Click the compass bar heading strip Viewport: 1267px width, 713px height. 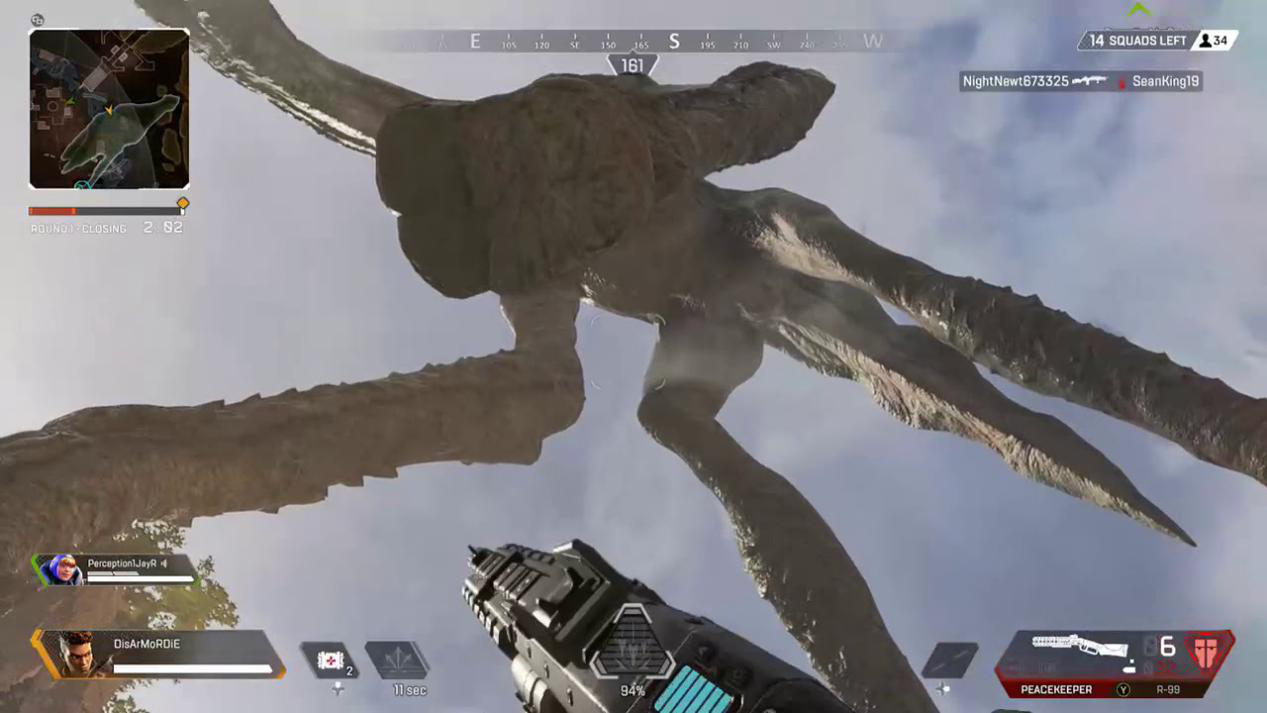click(640, 42)
